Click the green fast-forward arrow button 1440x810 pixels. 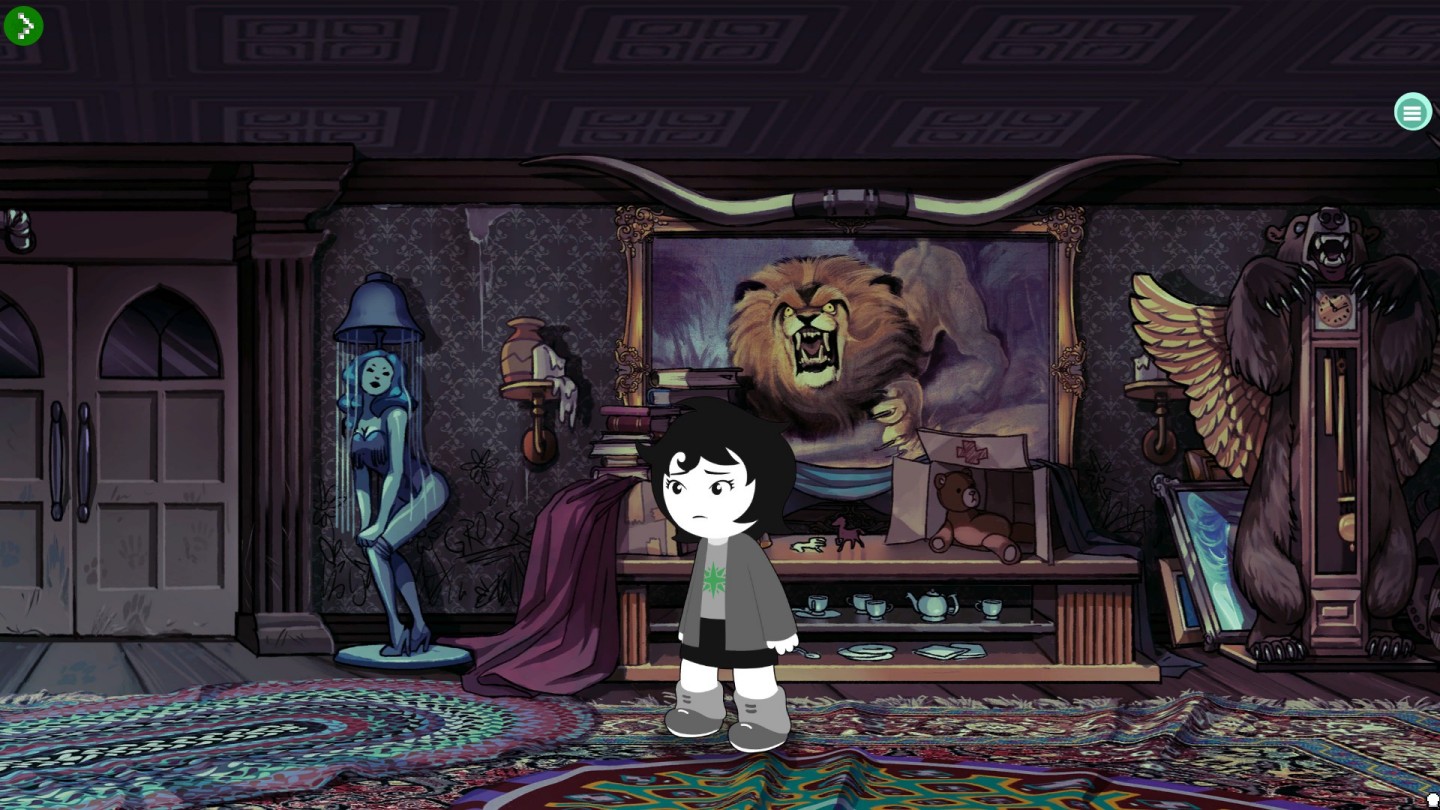(x=23, y=26)
